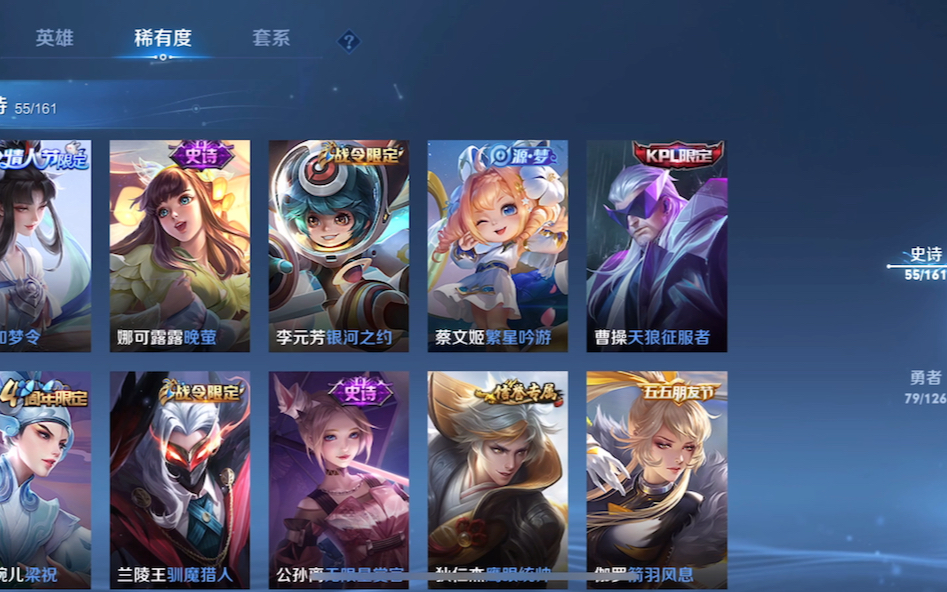Choose the 蔡文姬 繁星吟游 skin card
This screenshot has width=947, height=592.
pyautogui.click(x=497, y=245)
